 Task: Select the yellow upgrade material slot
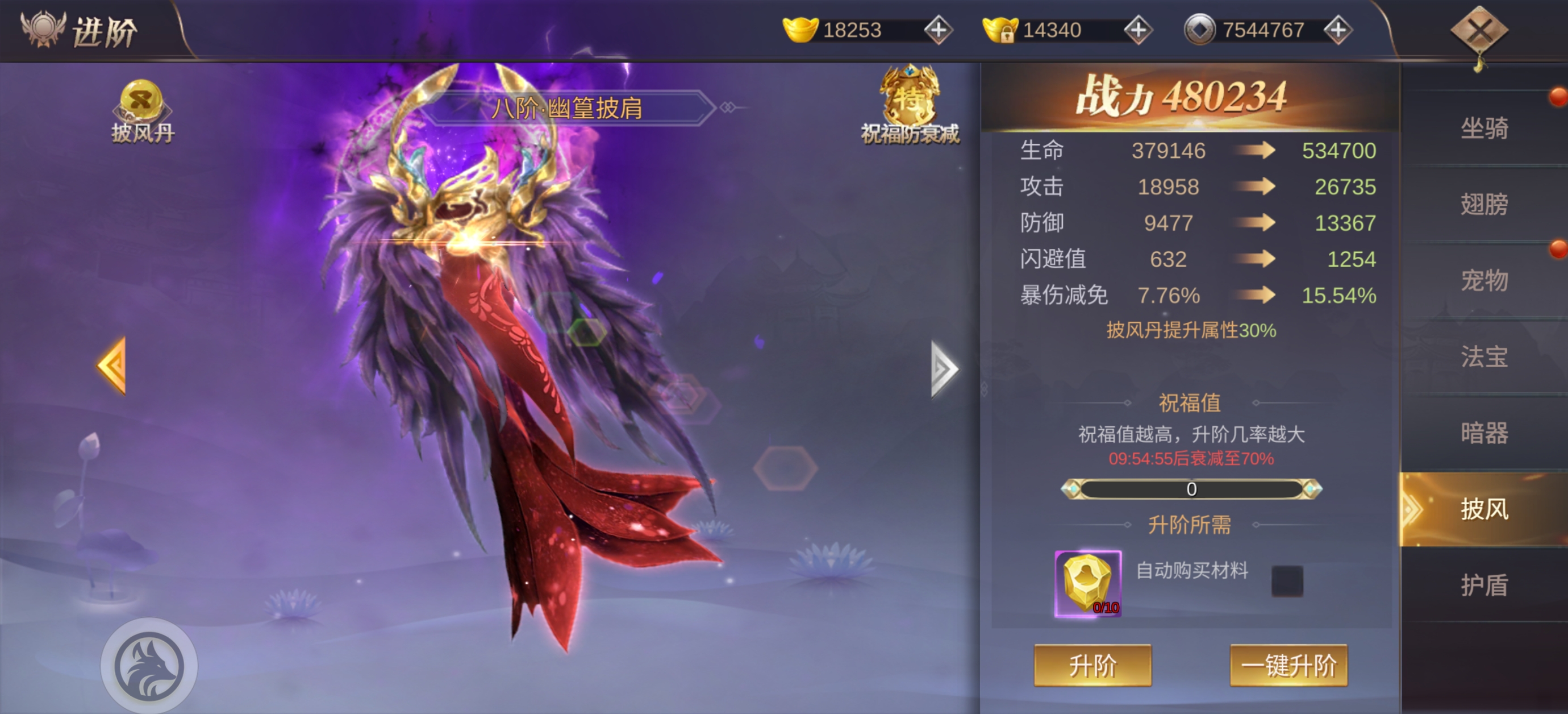coord(1088,583)
